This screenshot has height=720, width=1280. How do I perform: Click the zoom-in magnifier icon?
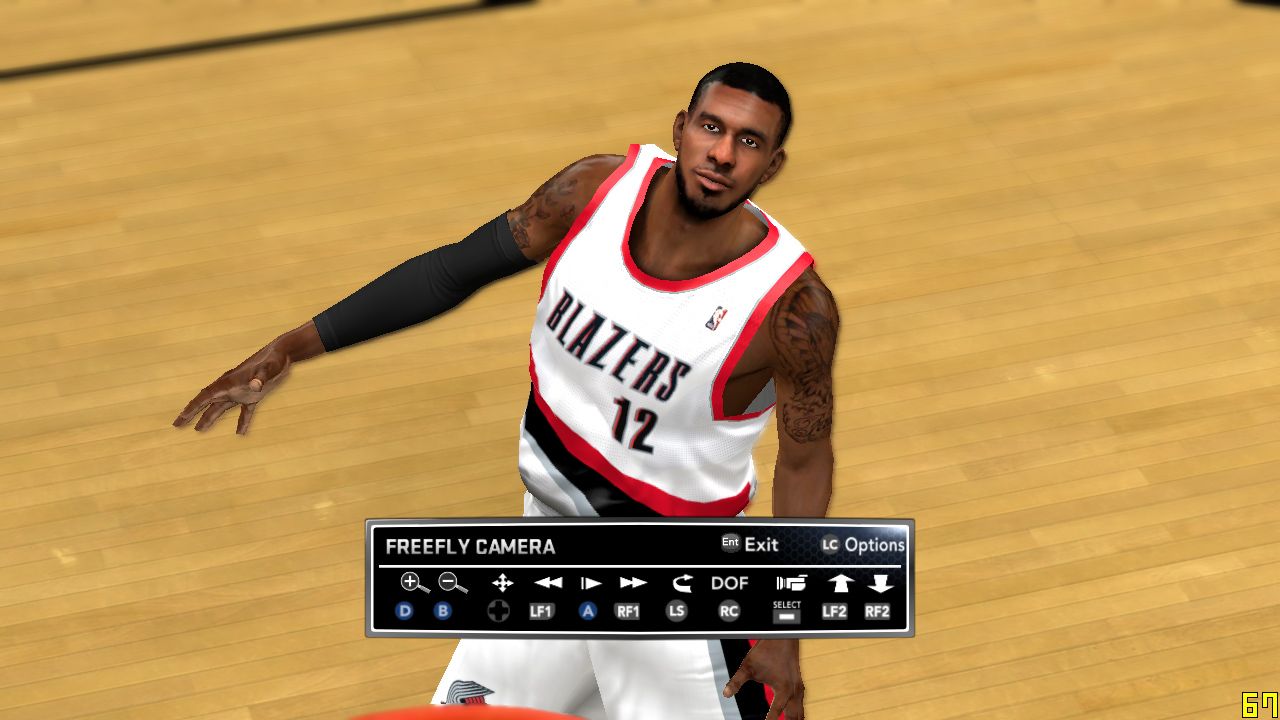(414, 582)
